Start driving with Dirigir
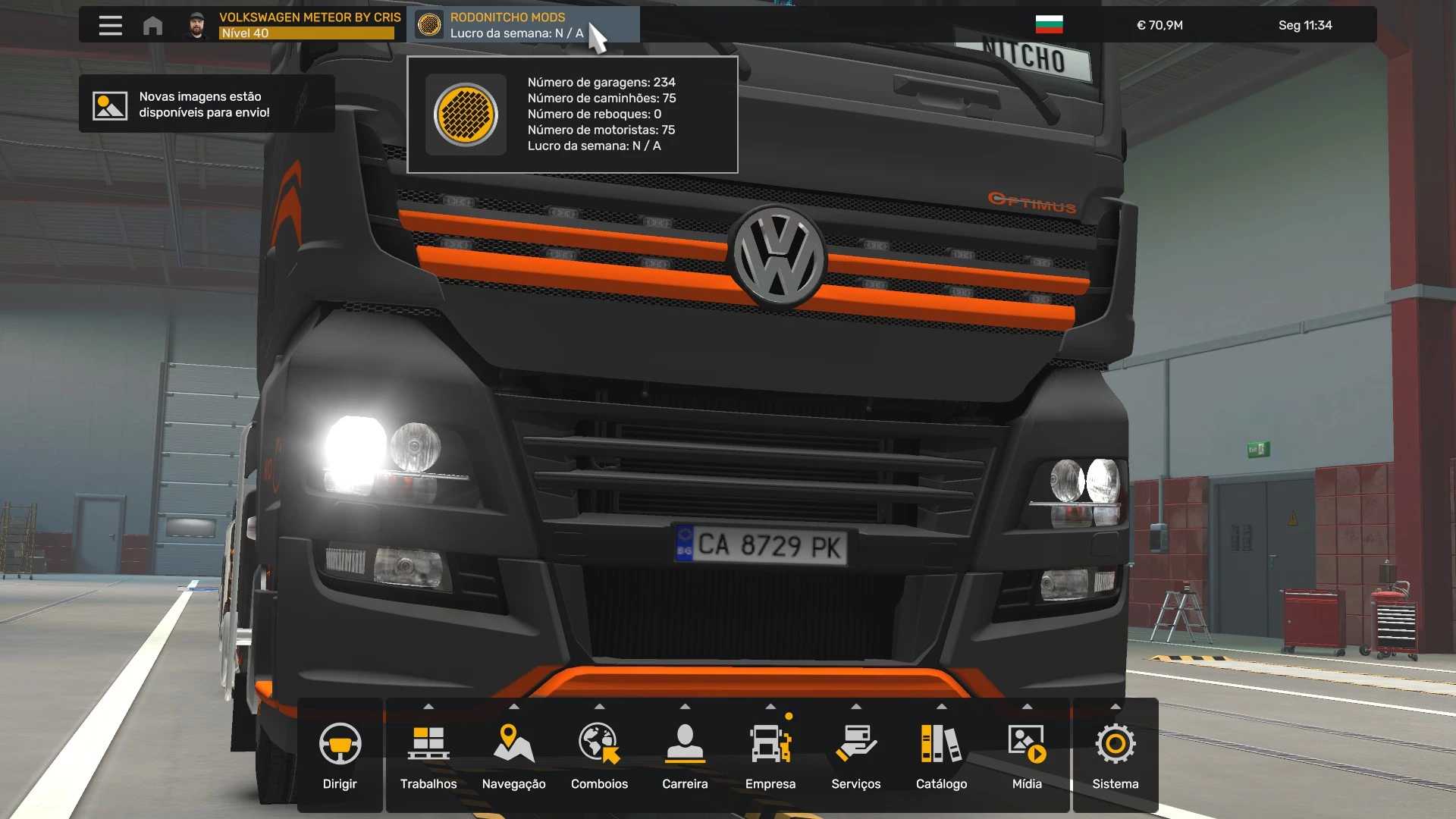This screenshot has width=1456, height=819. pyautogui.click(x=340, y=755)
